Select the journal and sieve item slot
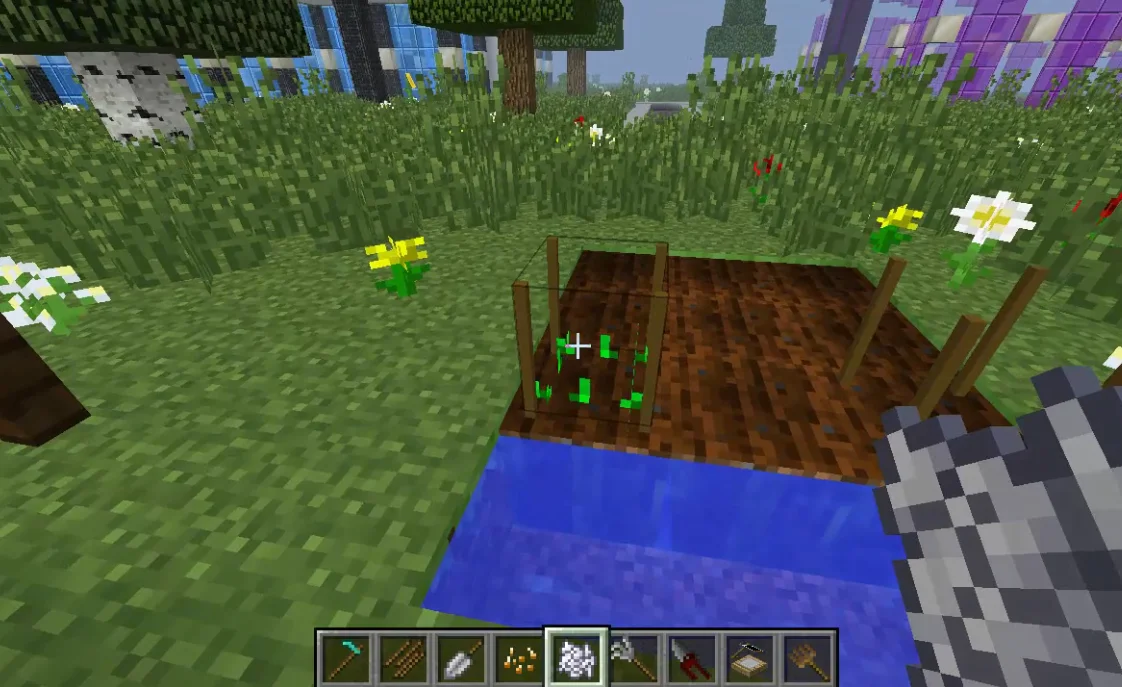 [x=750, y=659]
